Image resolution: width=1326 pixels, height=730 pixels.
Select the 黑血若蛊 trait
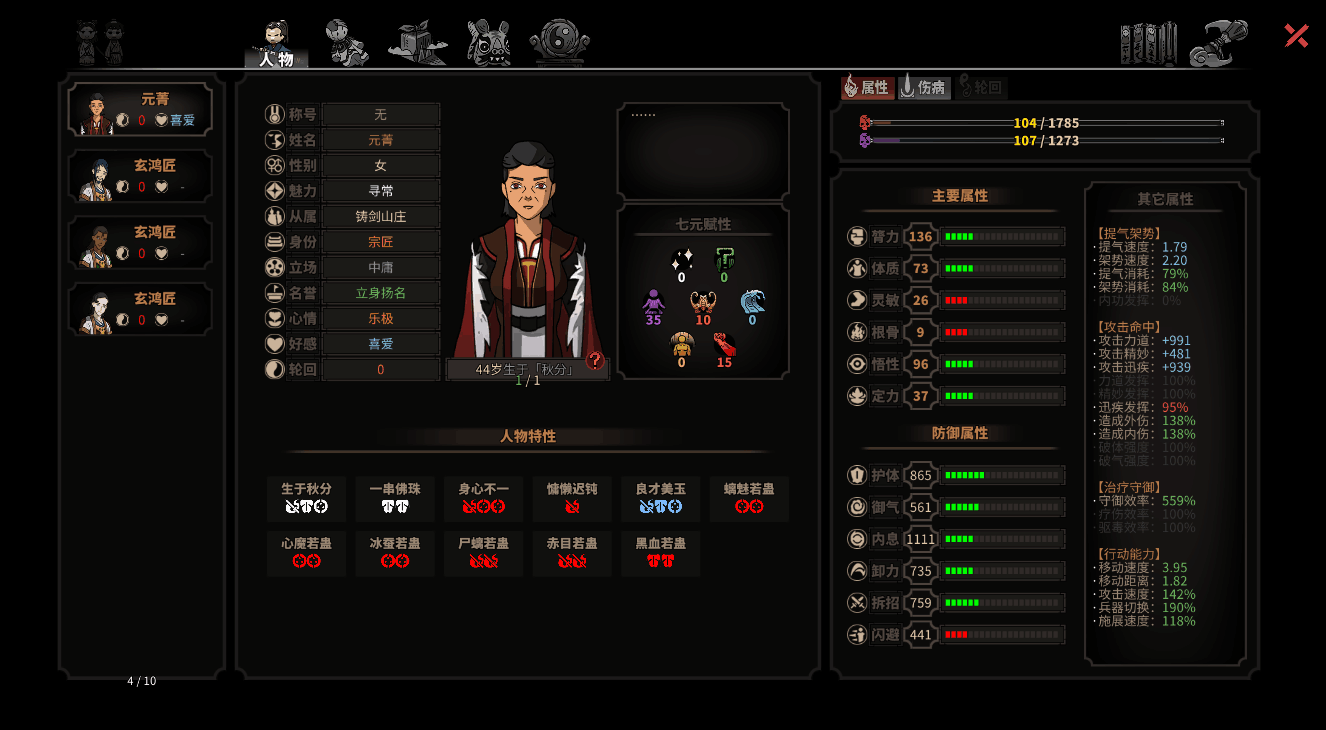tap(660, 553)
